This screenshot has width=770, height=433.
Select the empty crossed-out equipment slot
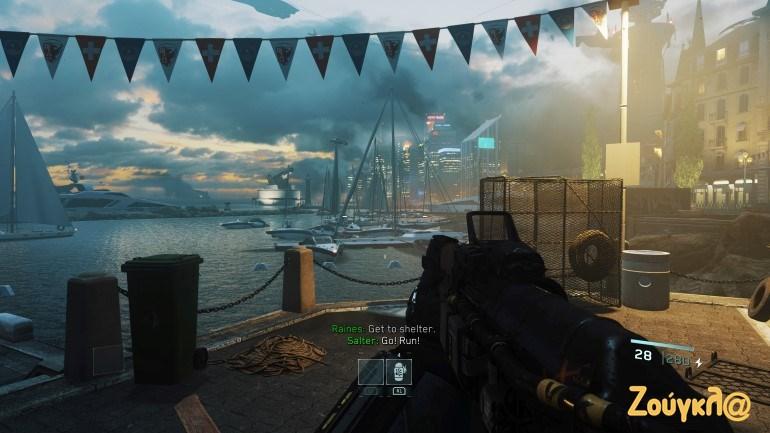click(x=369, y=372)
